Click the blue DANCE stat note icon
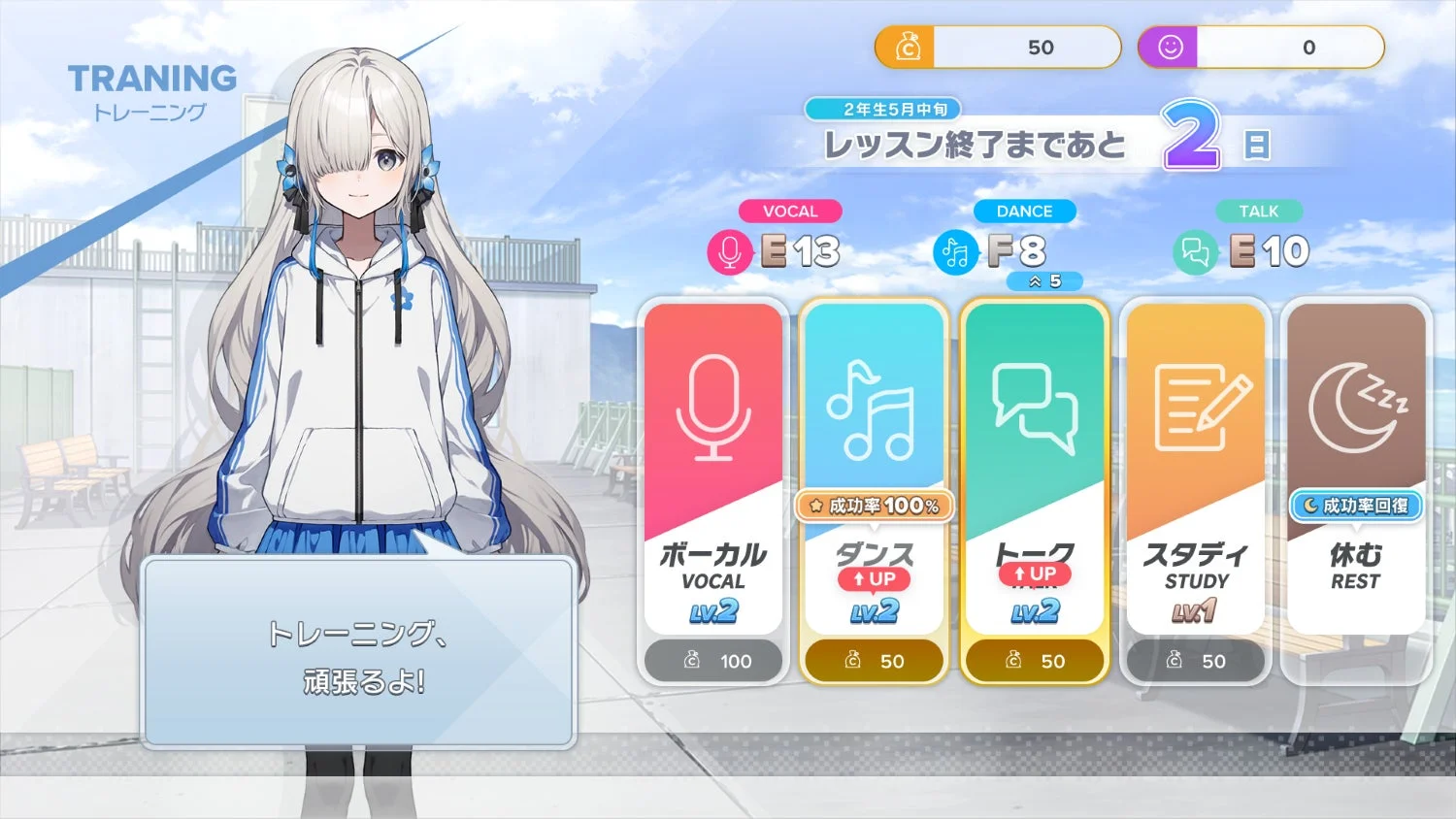The image size is (1456, 819). 955,250
